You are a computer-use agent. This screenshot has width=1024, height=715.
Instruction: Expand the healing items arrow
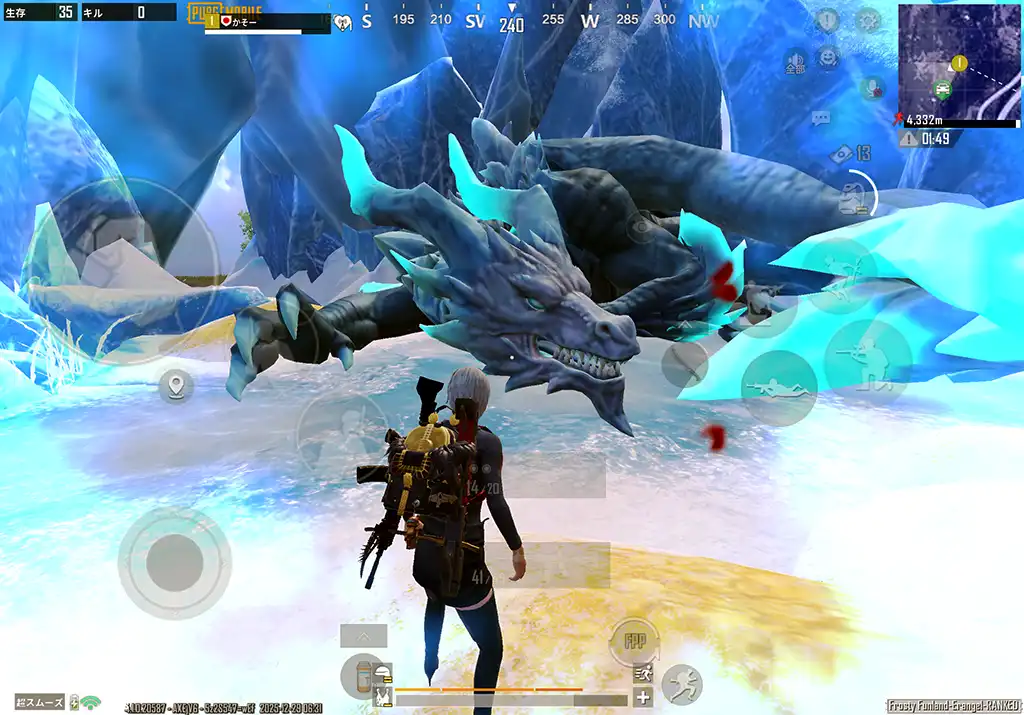pyautogui.click(x=363, y=635)
